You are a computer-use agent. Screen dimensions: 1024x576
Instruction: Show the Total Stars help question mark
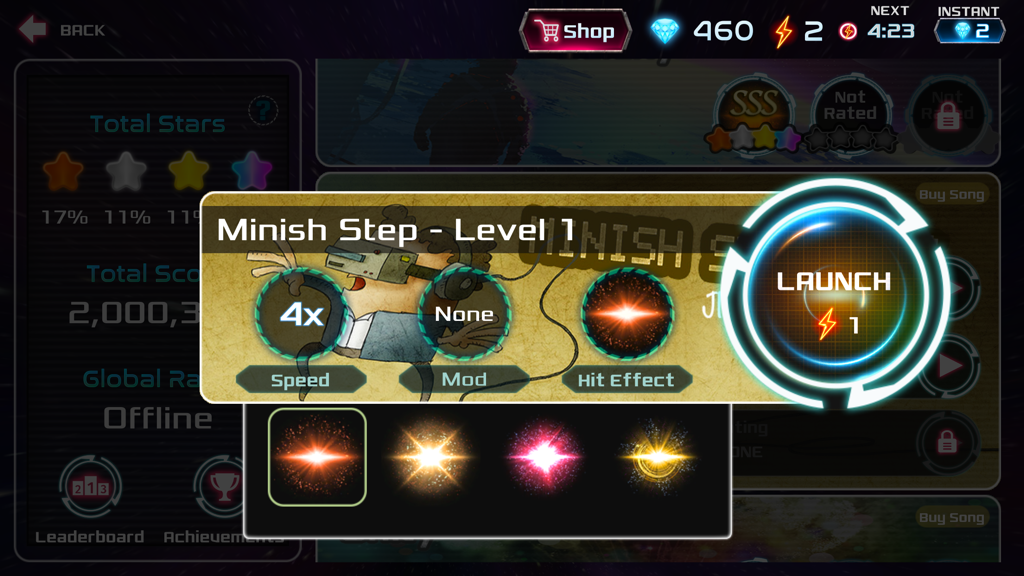pos(263,109)
